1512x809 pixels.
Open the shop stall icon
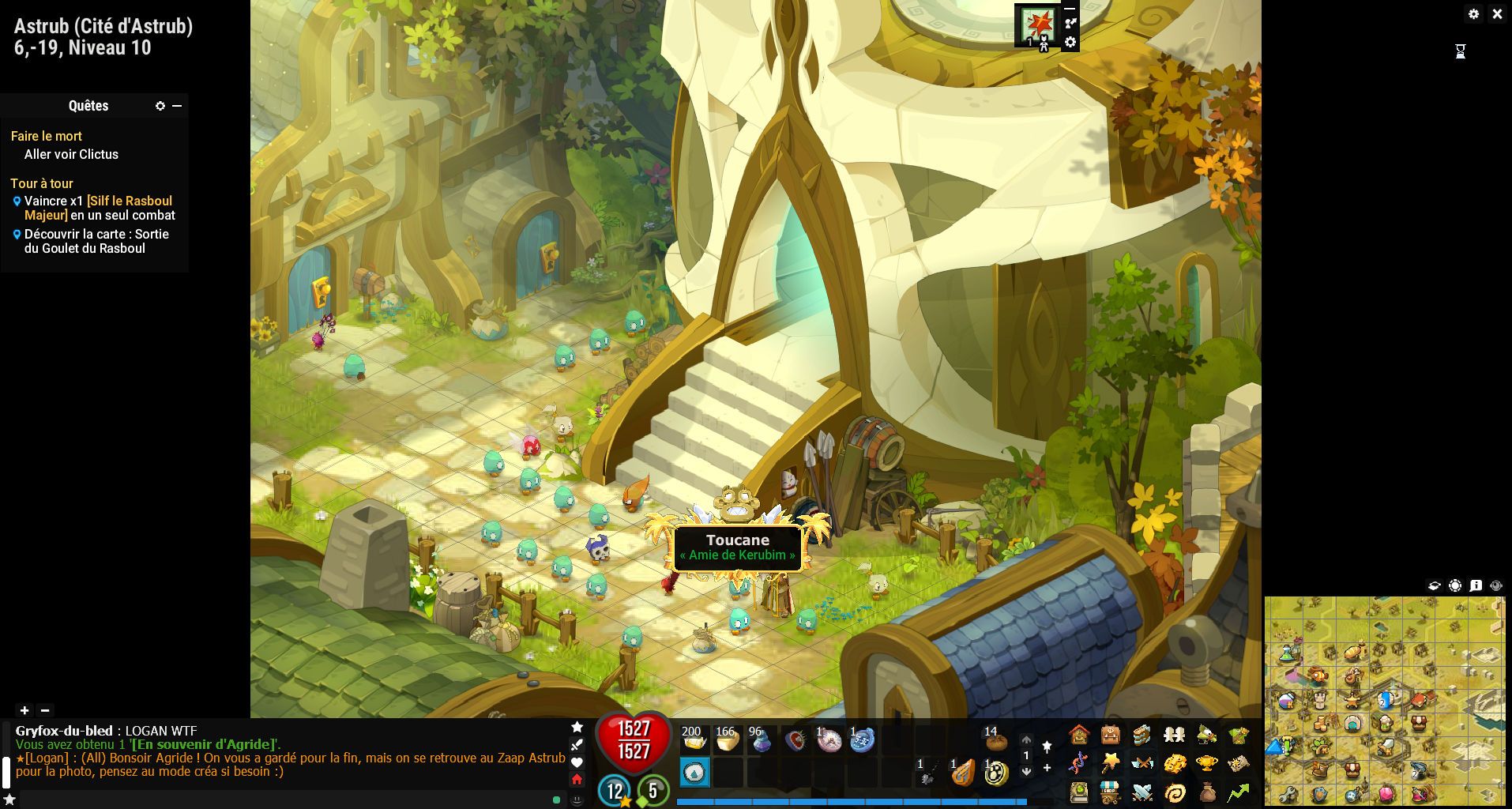(x=1111, y=792)
